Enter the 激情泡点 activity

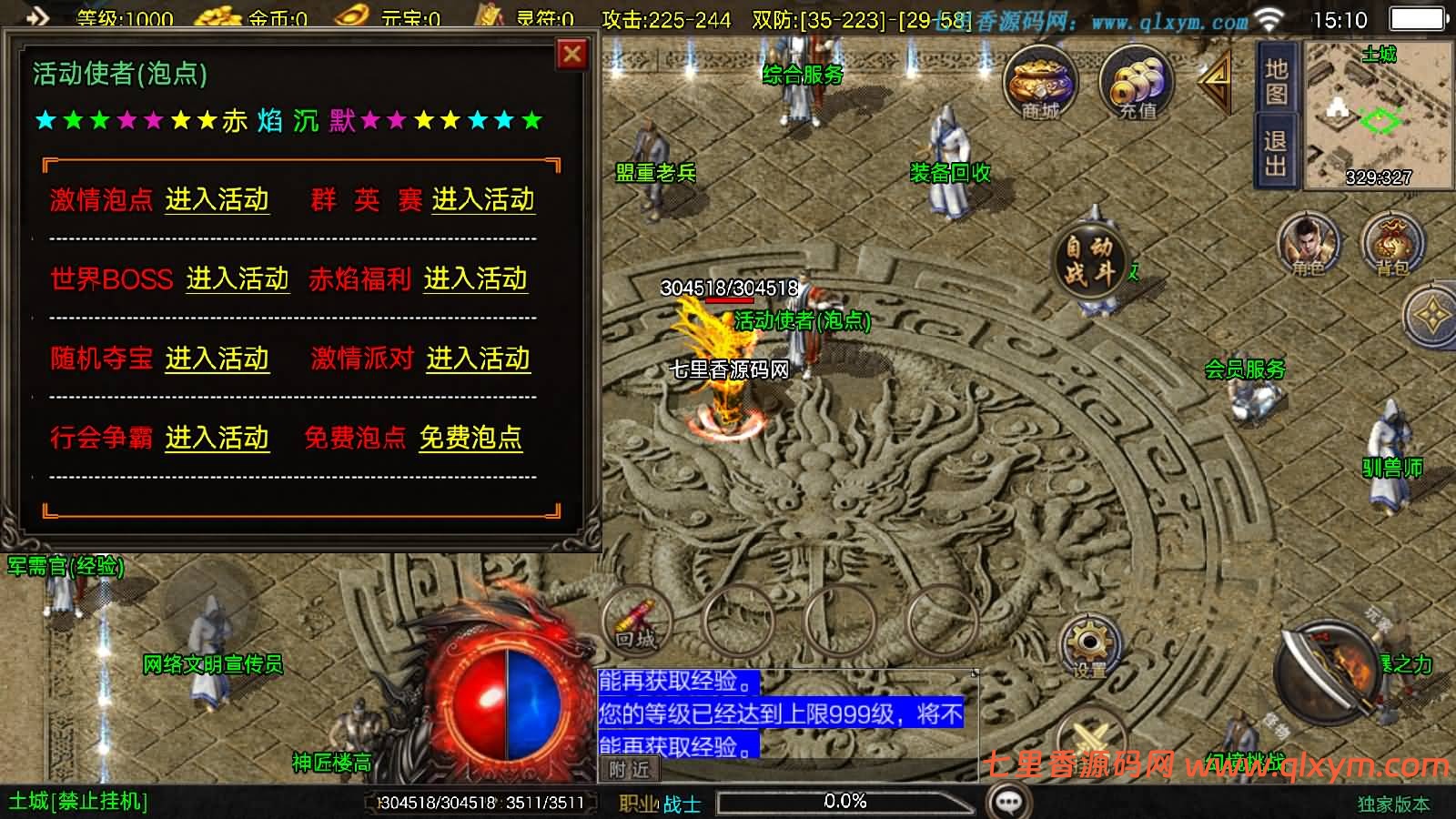[217, 199]
